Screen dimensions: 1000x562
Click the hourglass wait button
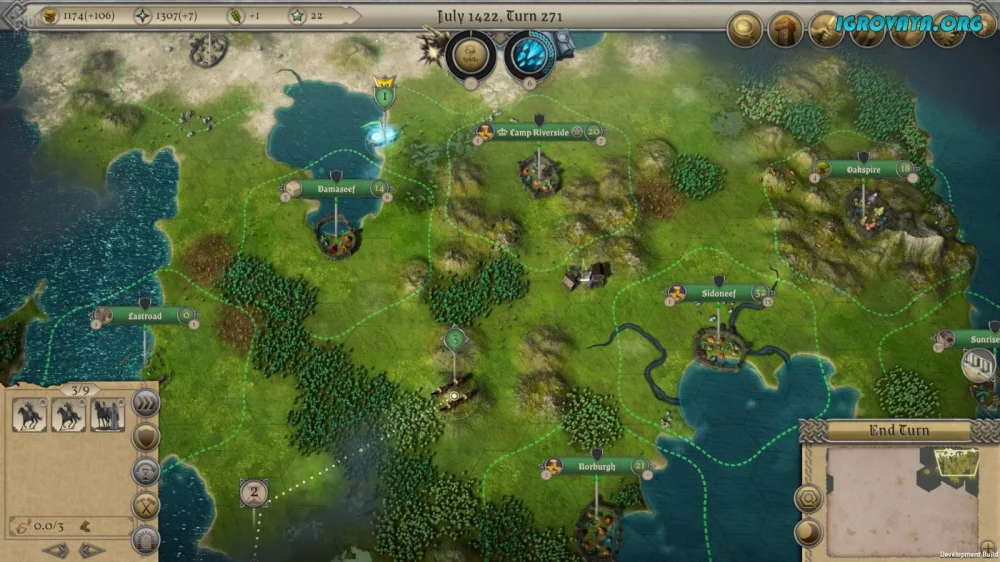[x=146, y=471]
